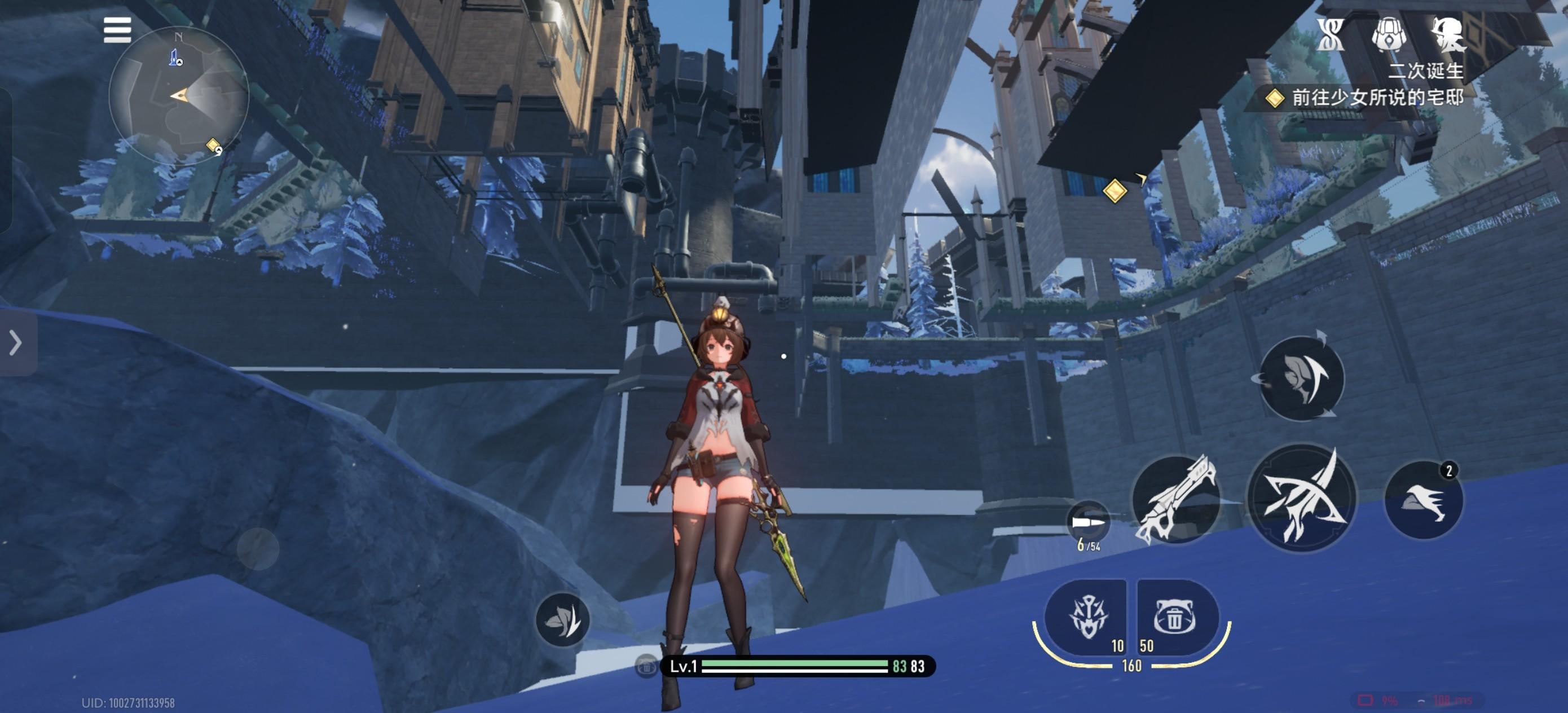Image resolution: width=1568 pixels, height=713 pixels.
Task: Expand the left side panel arrow
Action: [16, 343]
